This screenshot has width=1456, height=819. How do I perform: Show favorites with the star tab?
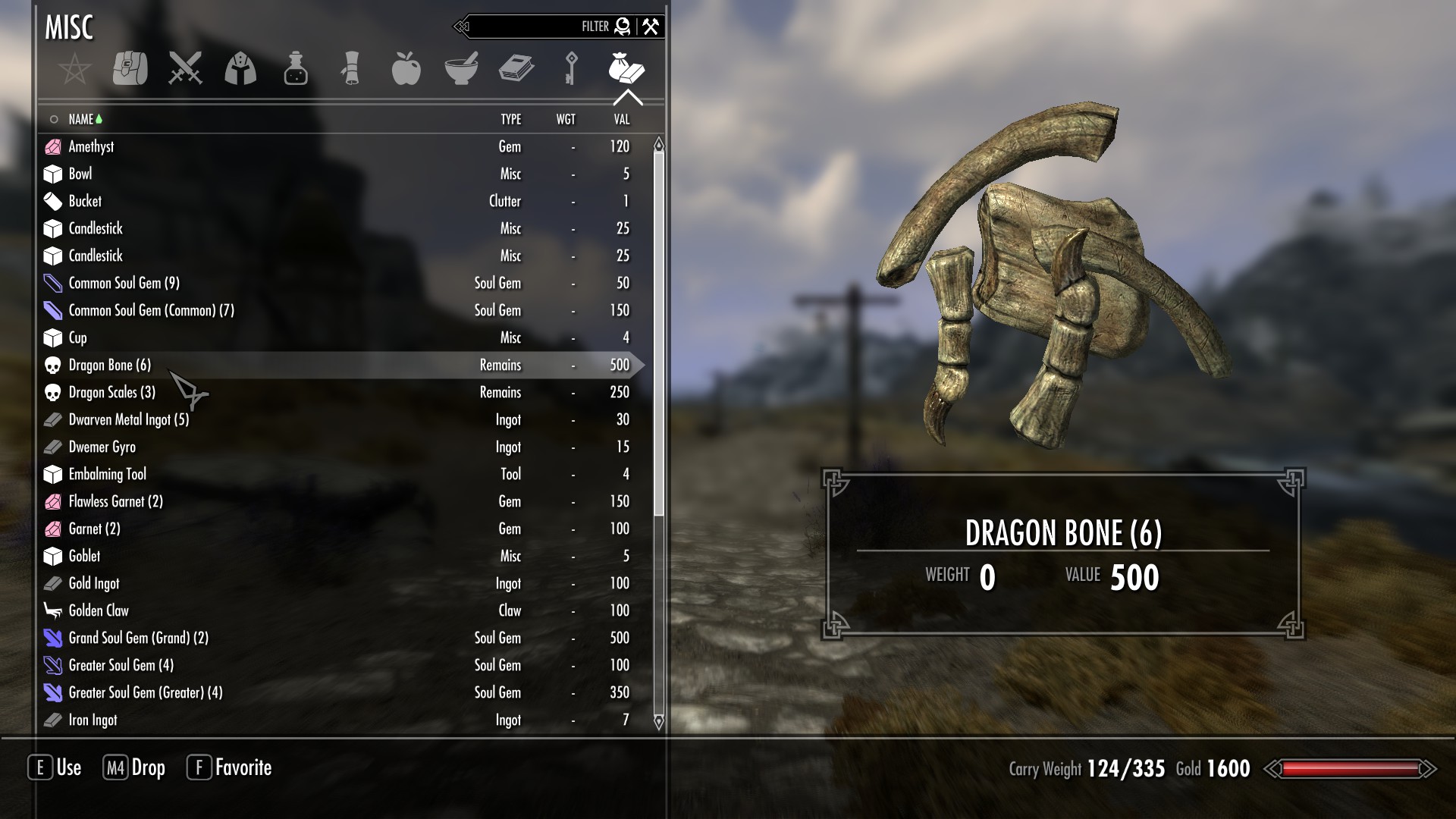(75, 69)
